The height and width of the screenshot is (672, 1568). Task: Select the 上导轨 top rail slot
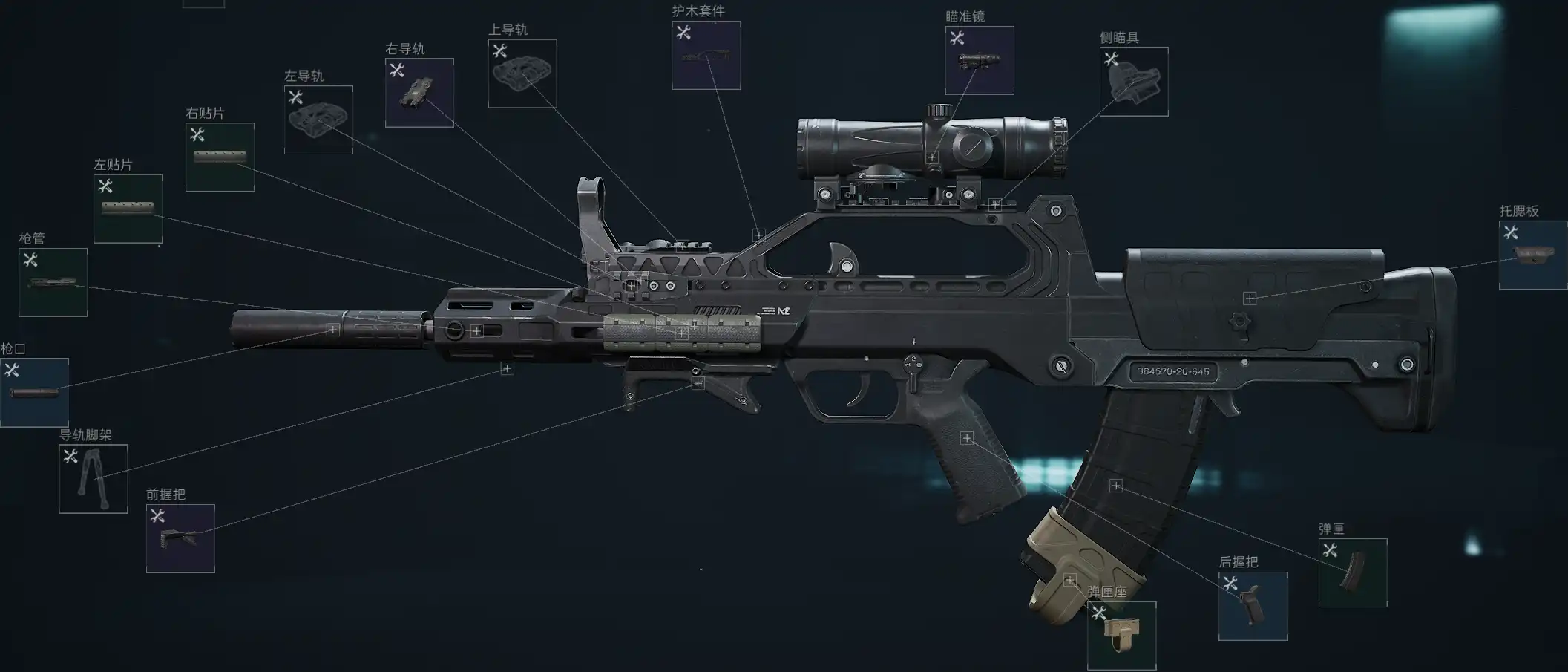tap(522, 73)
